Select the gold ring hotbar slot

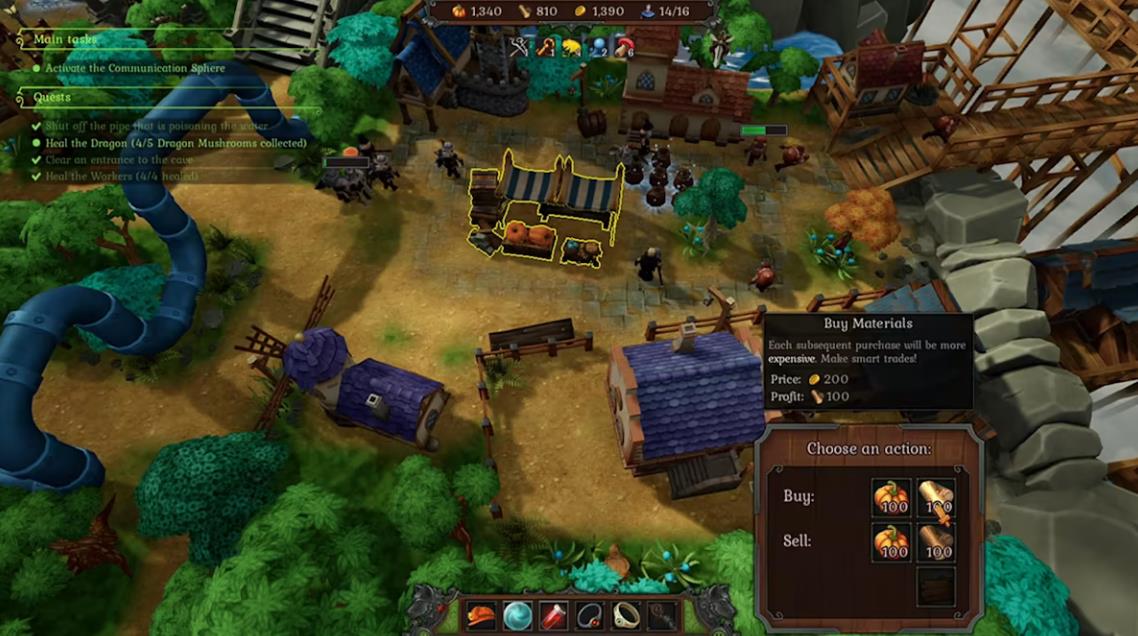(626, 614)
